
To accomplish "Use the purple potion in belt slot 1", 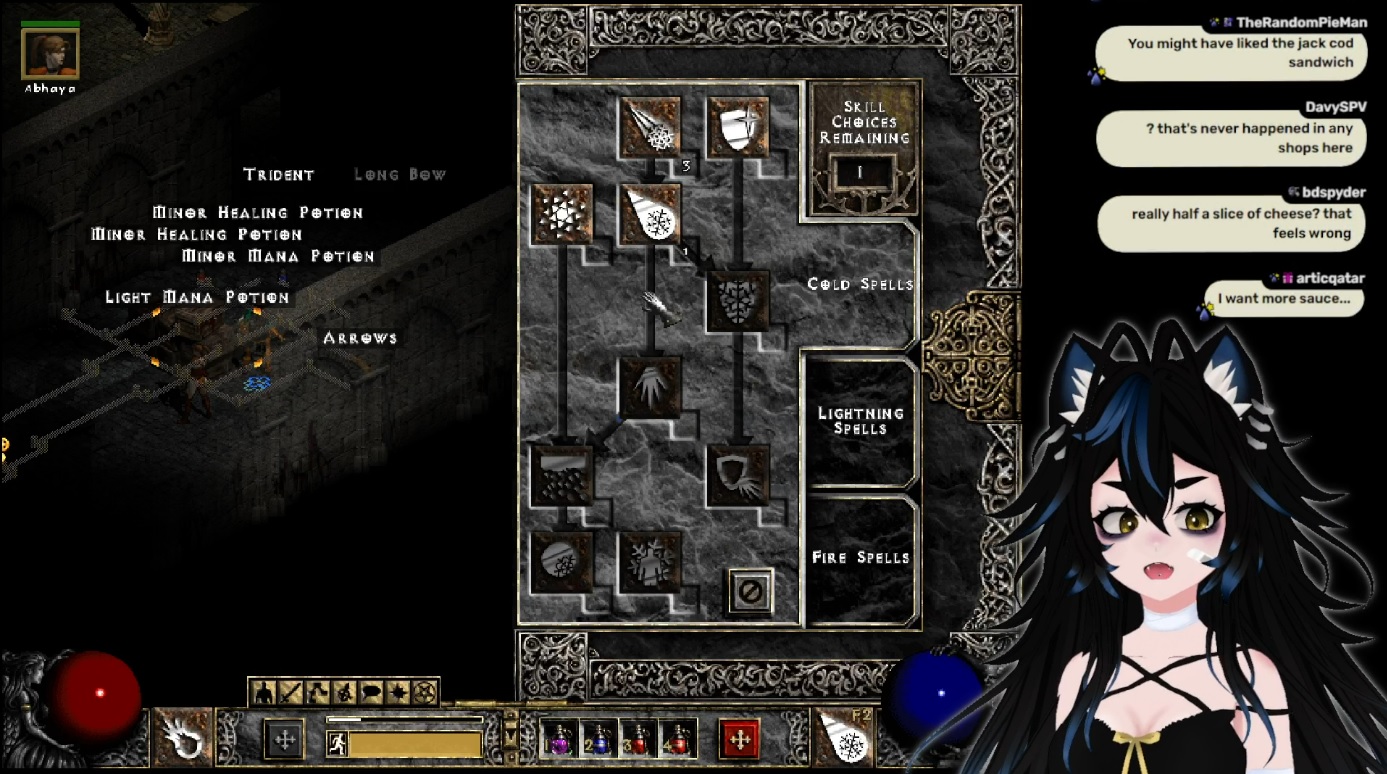I will pyautogui.click(x=558, y=739).
